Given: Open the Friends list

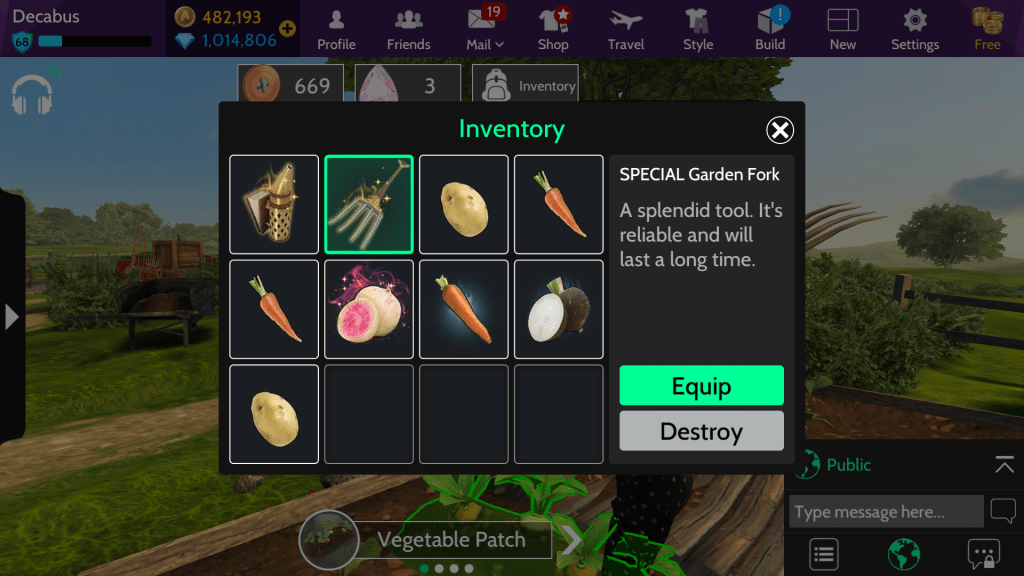Looking at the screenshot, I should [x=408, y=29].
